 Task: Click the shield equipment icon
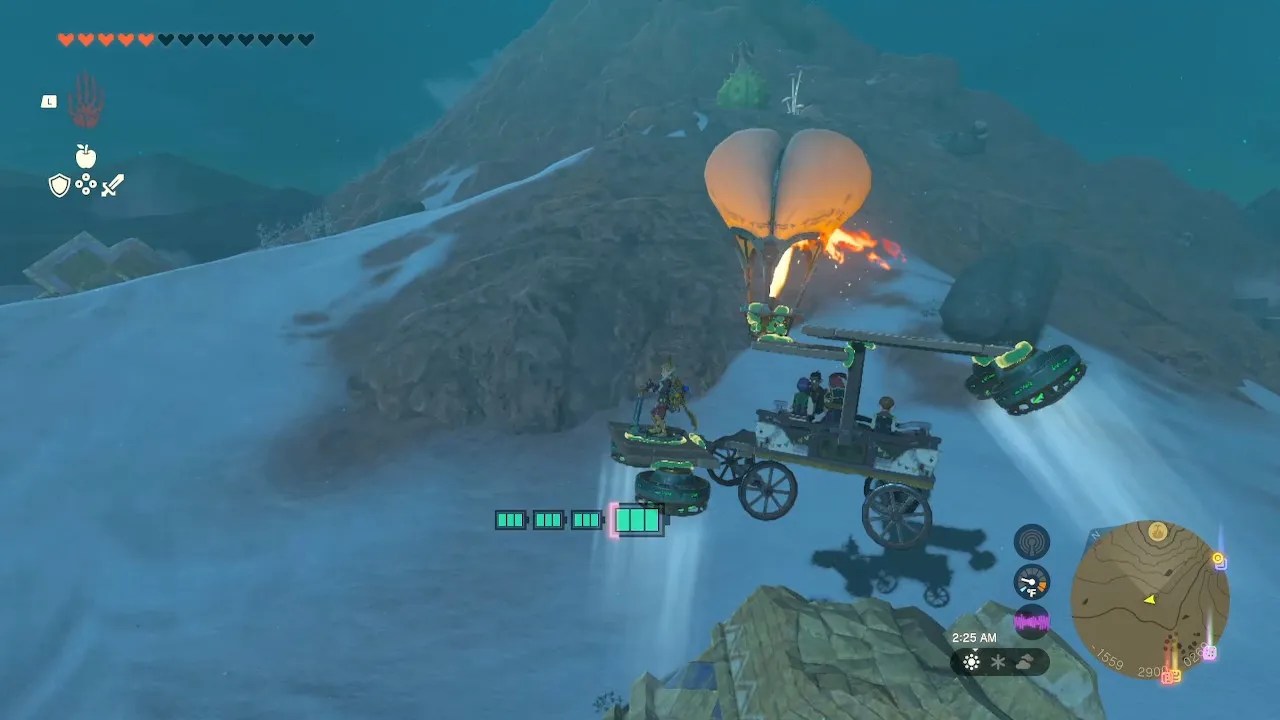[x=60, y=185]
